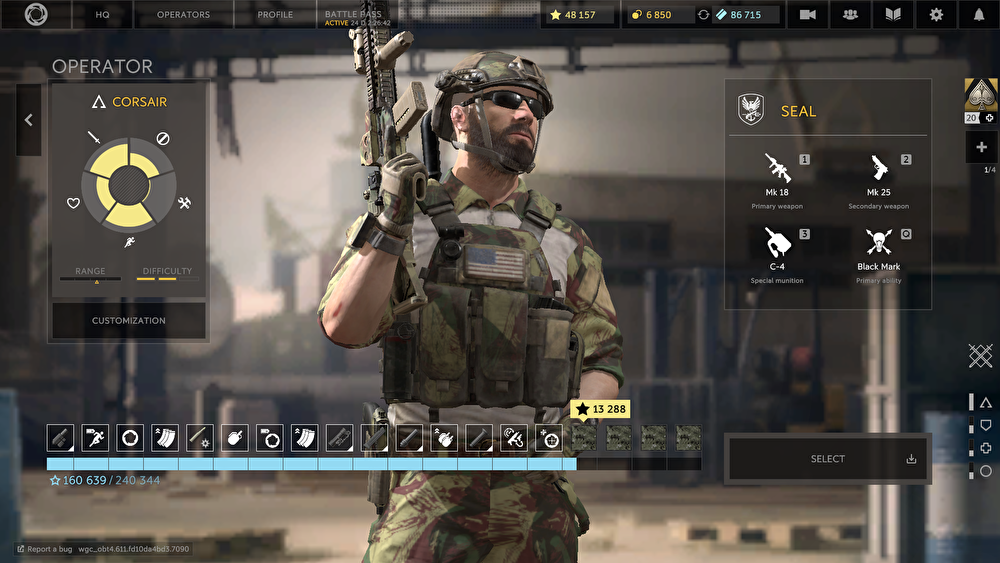
Task: Click the plus button to add squad slot
Action: tap(980, 147)
